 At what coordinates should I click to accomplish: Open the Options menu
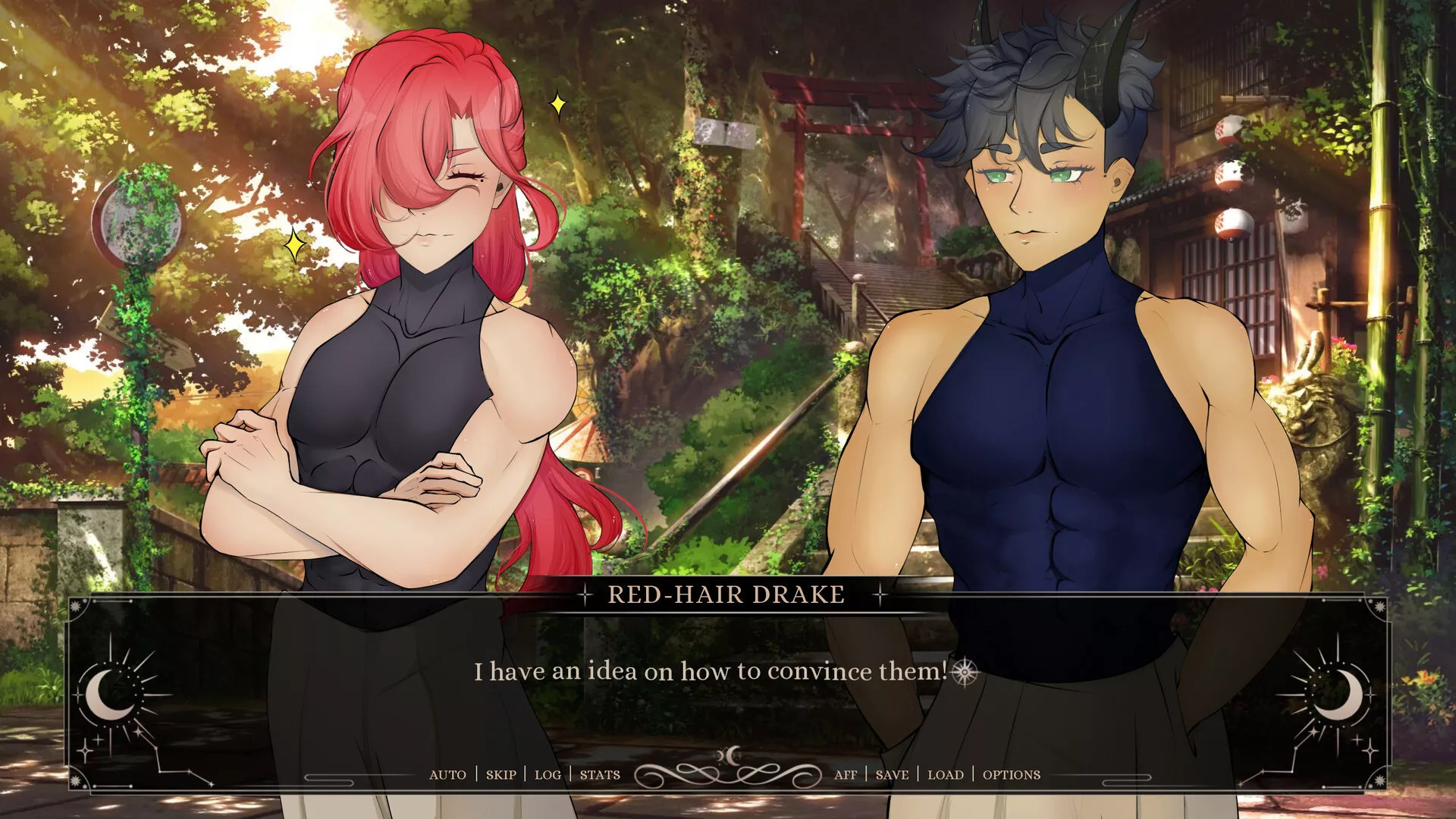1011,774
